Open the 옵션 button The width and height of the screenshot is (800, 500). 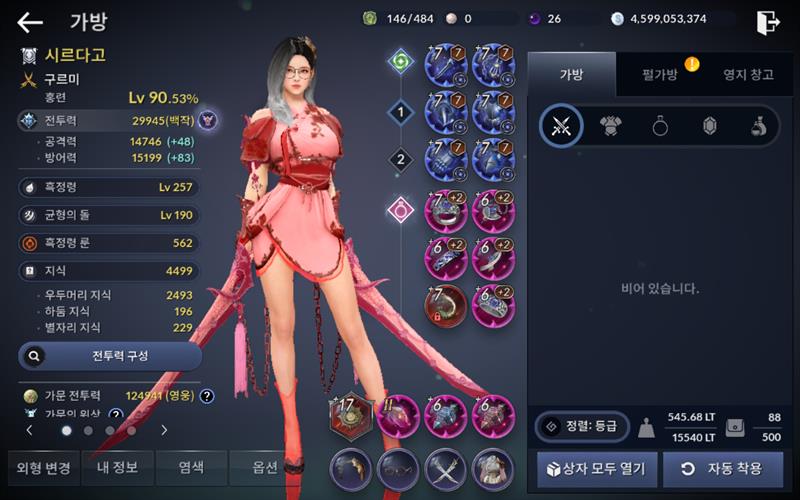pyautogui.click(x=265, y=468)
